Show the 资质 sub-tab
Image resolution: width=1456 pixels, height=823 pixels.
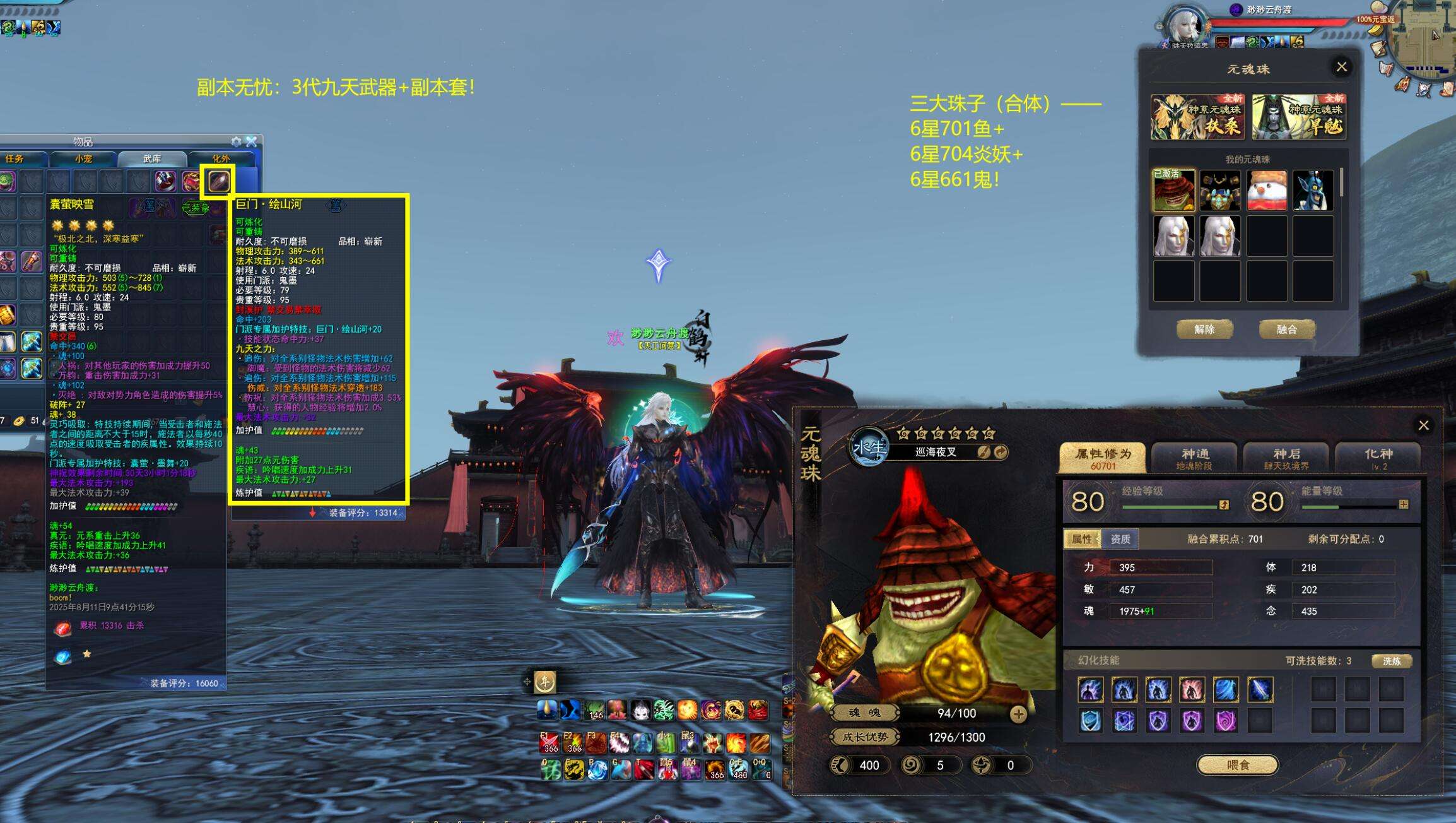pos(1120,539)
